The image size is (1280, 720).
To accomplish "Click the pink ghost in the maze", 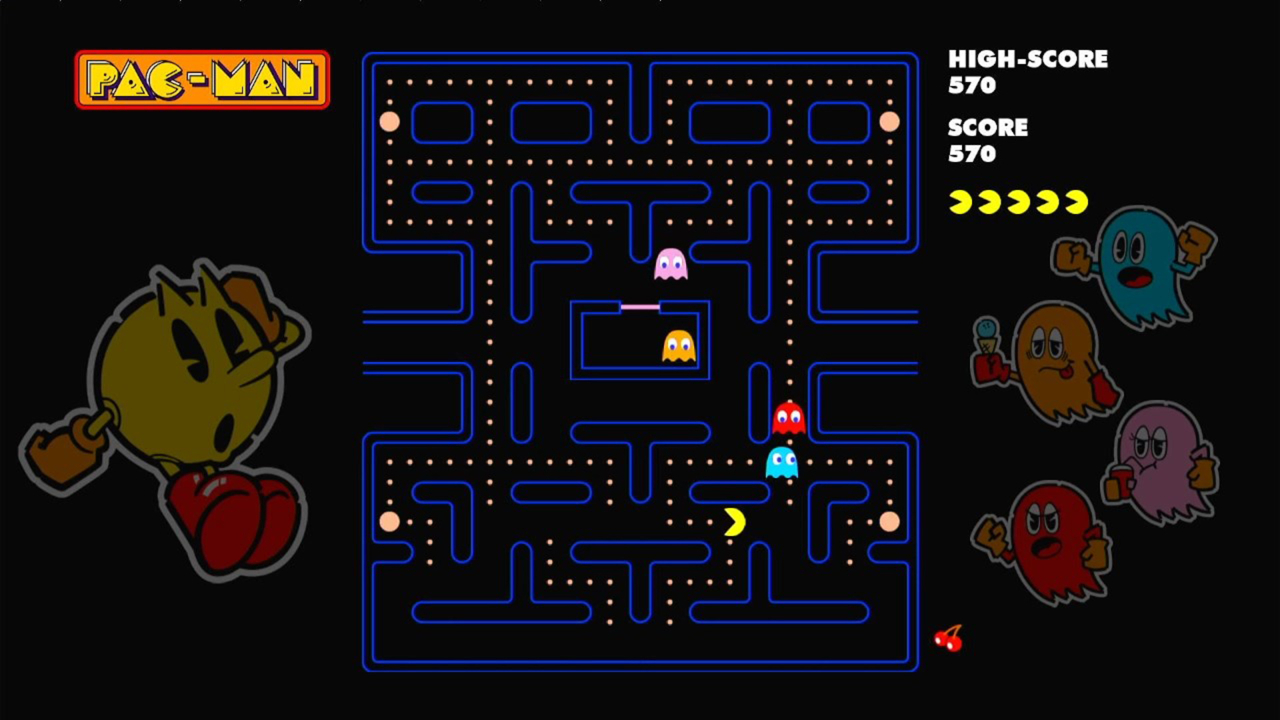I will tap(672, 263).
